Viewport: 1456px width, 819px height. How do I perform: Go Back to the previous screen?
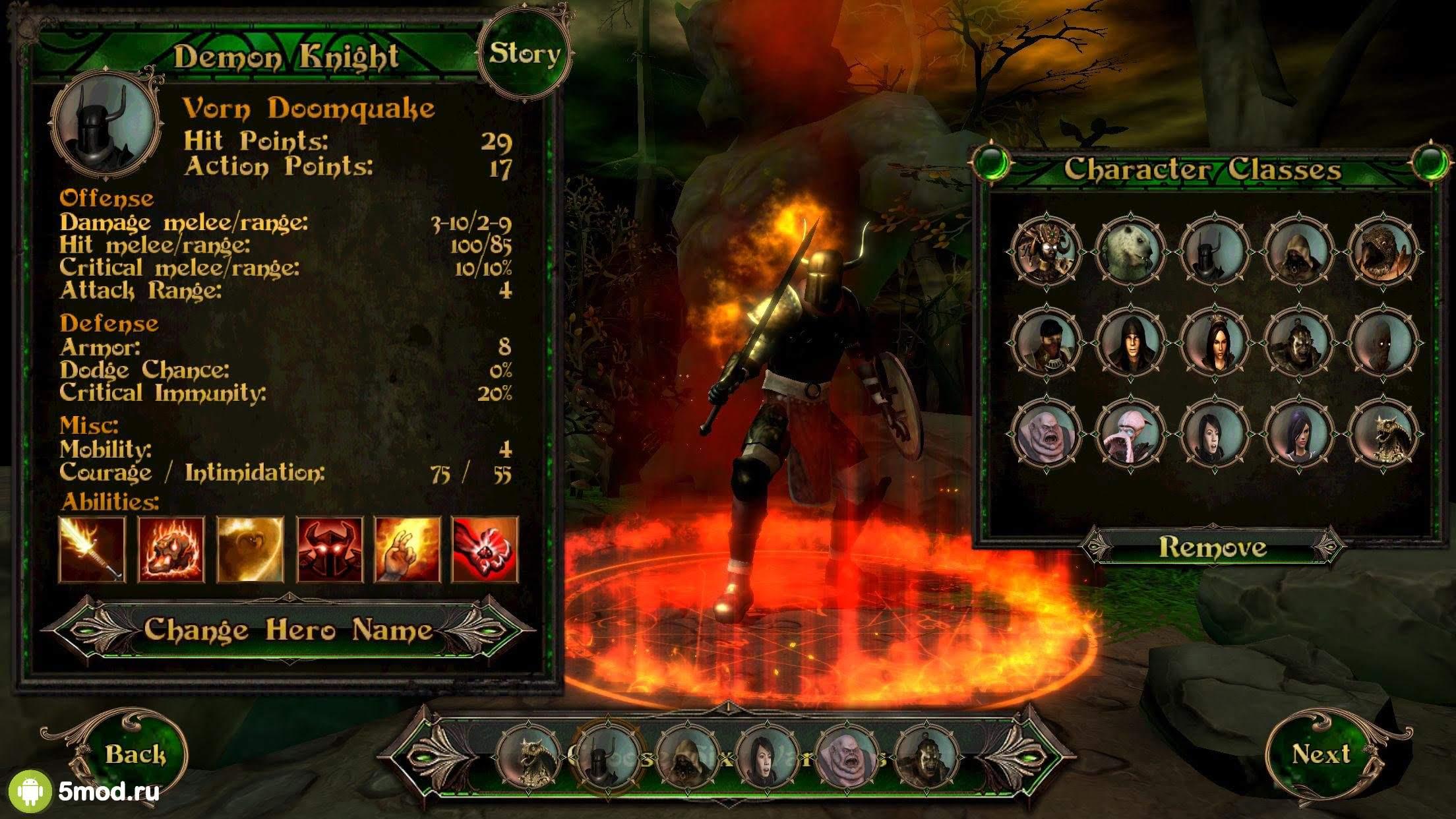[135, 754]
